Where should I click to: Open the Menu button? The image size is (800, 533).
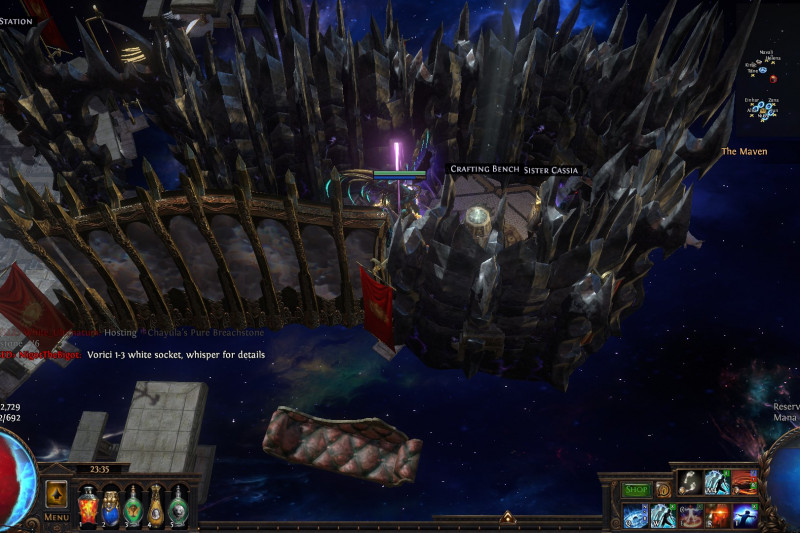[x=56, y=517]
